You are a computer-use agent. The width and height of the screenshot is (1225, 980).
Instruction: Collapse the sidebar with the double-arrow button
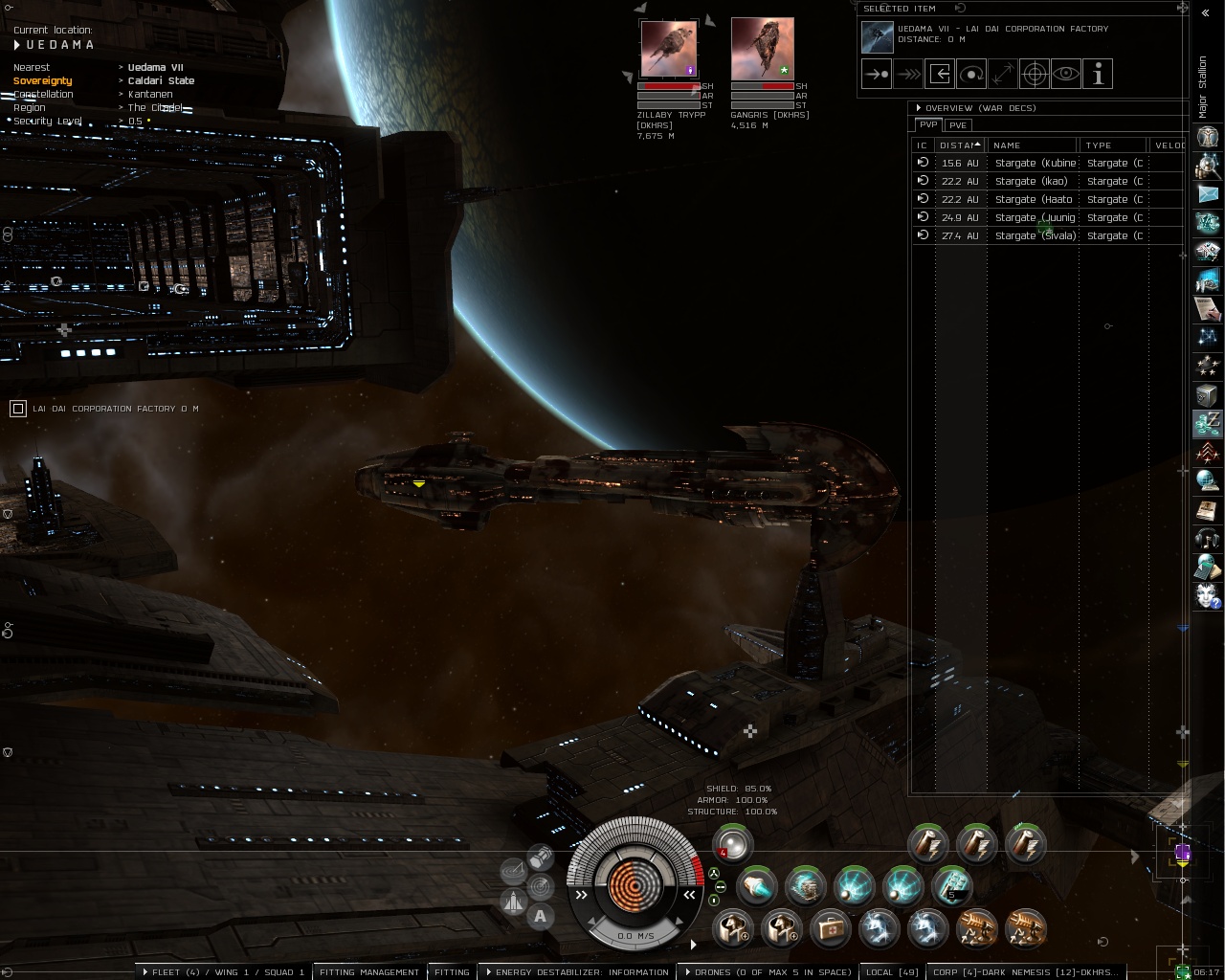pyautogui.click(x=1204, y=12)
